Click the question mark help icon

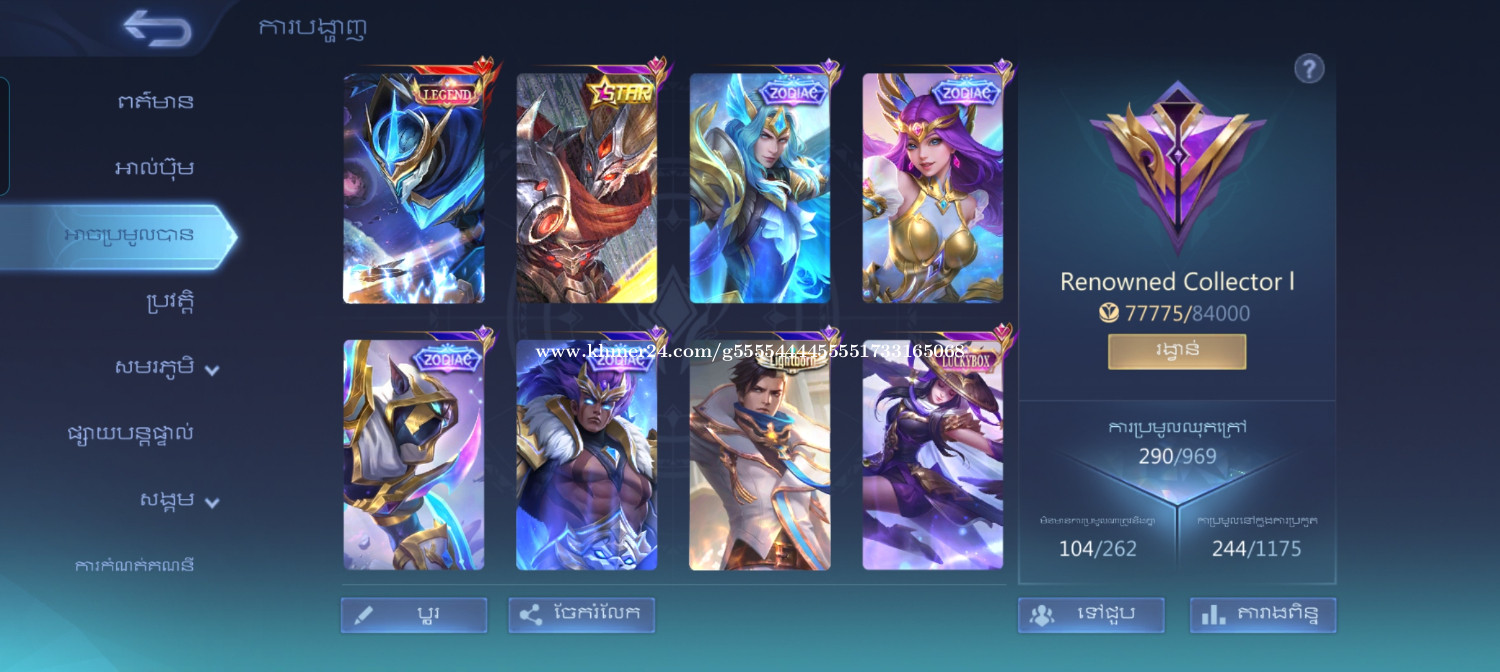click(1309, 69)
